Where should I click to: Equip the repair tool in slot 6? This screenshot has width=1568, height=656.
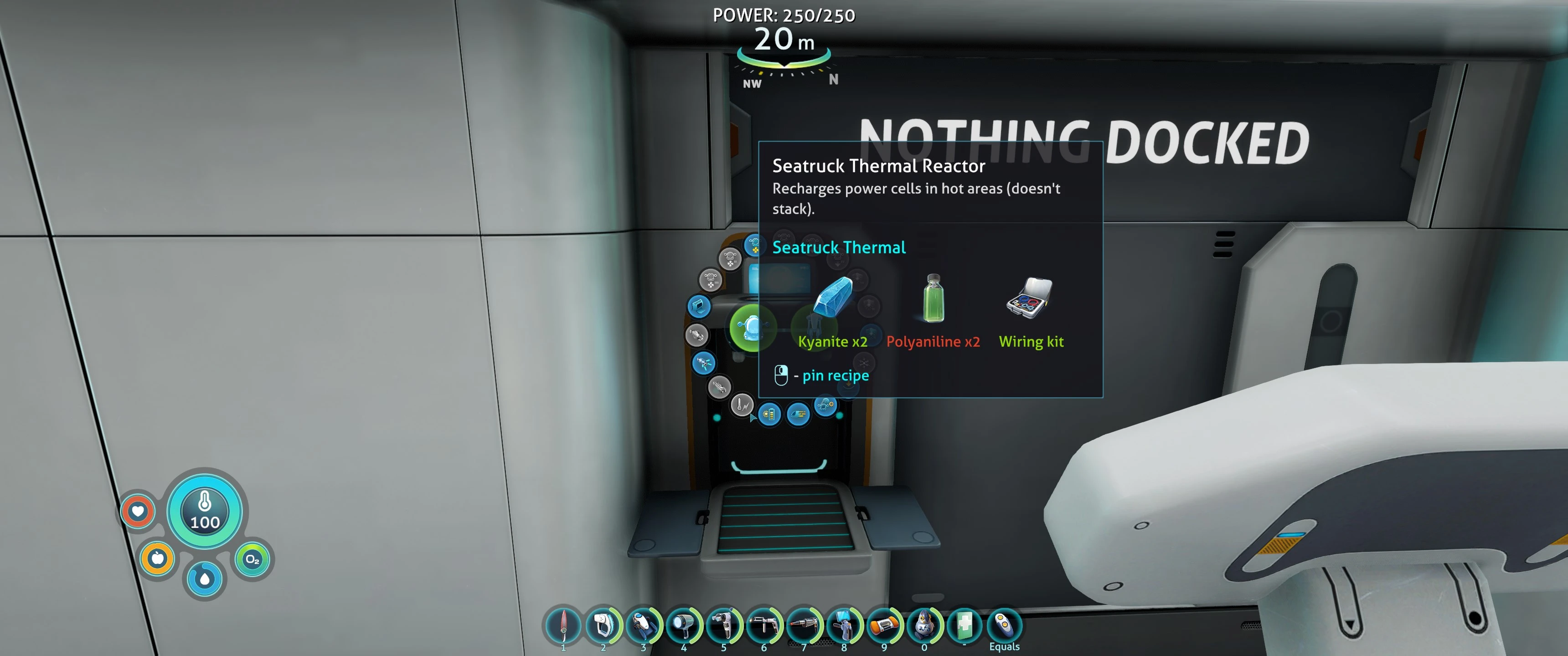[x=764, y=625]
